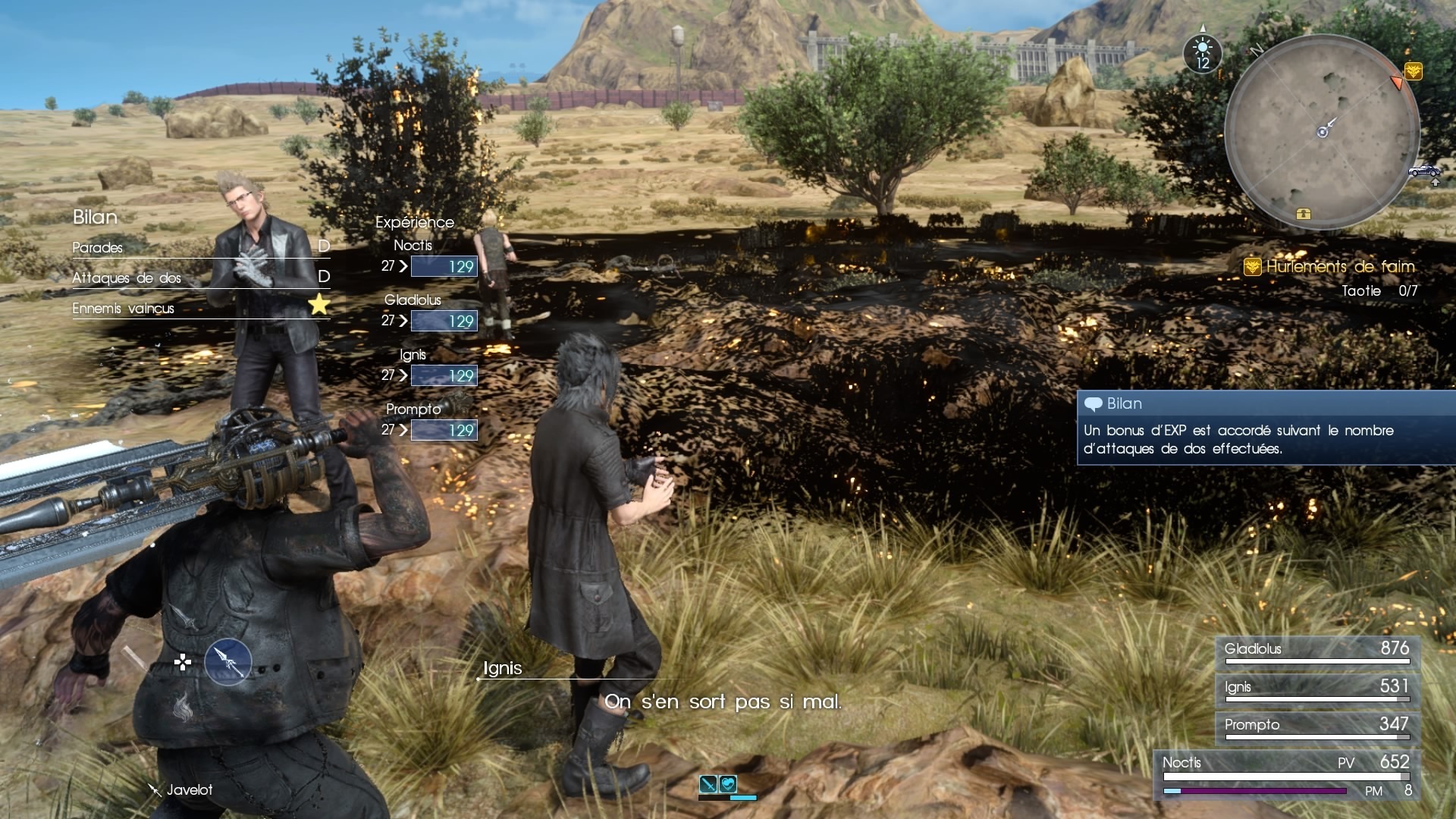The height and width of the screenshot is (819, 1456).
Task: Click the yellow quest marker on minimap edge
Action: click(1413, 71)
